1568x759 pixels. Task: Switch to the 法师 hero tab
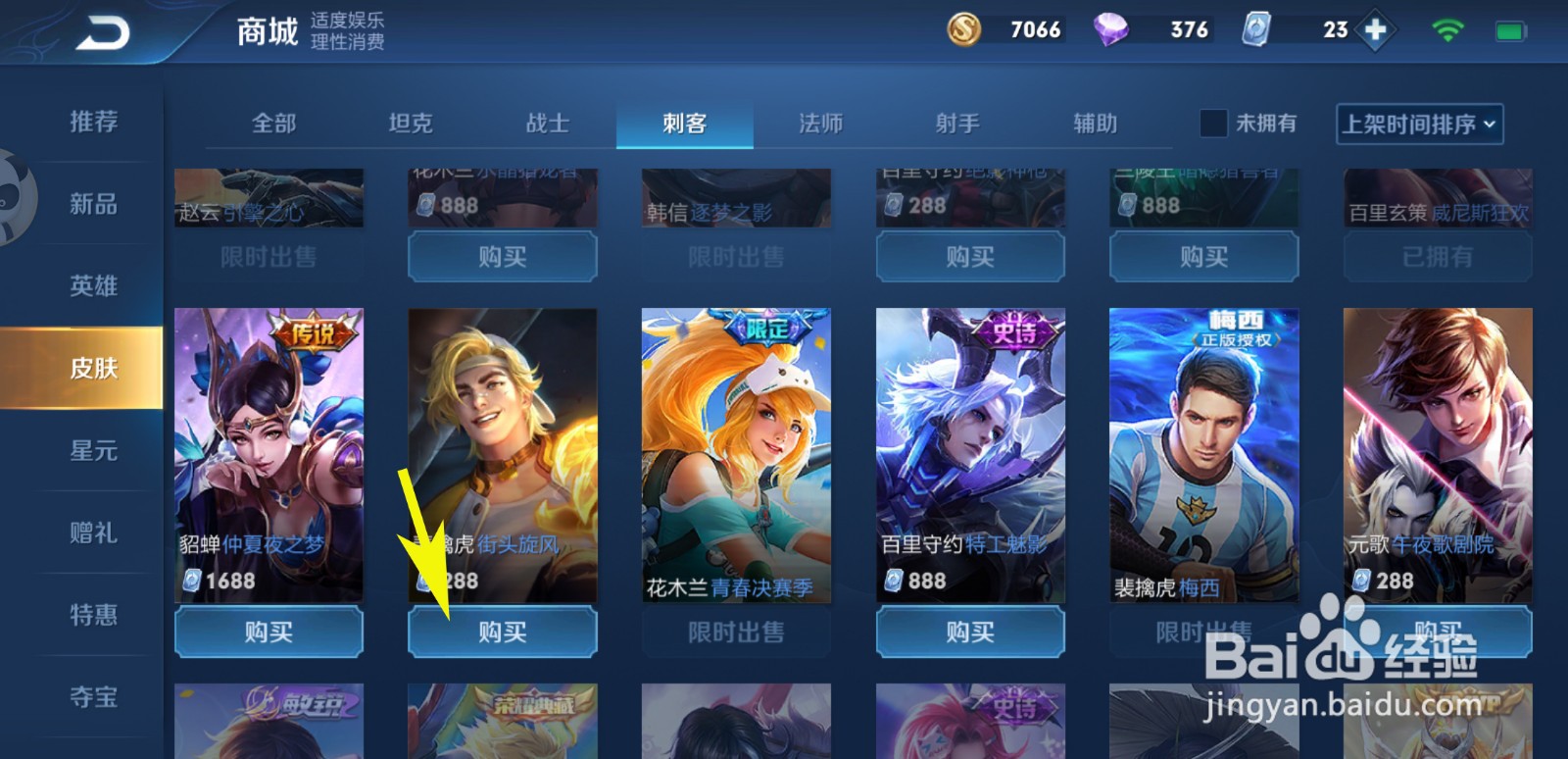[821, 124]
